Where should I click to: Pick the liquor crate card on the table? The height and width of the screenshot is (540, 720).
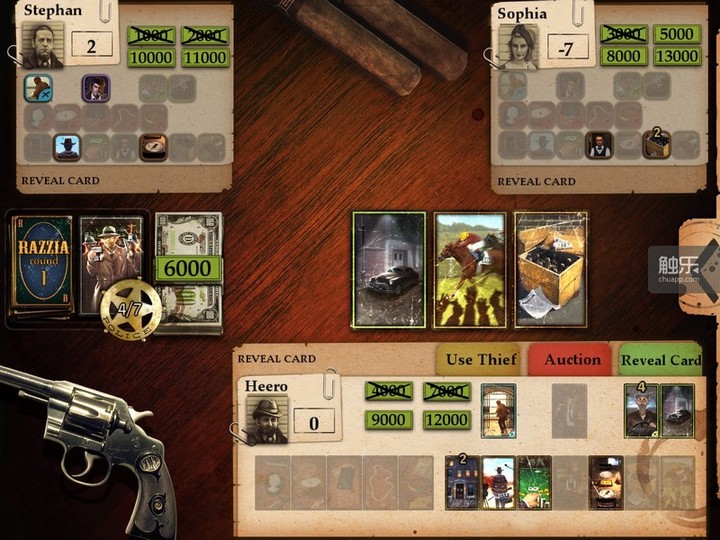click(x=549, y=269)
